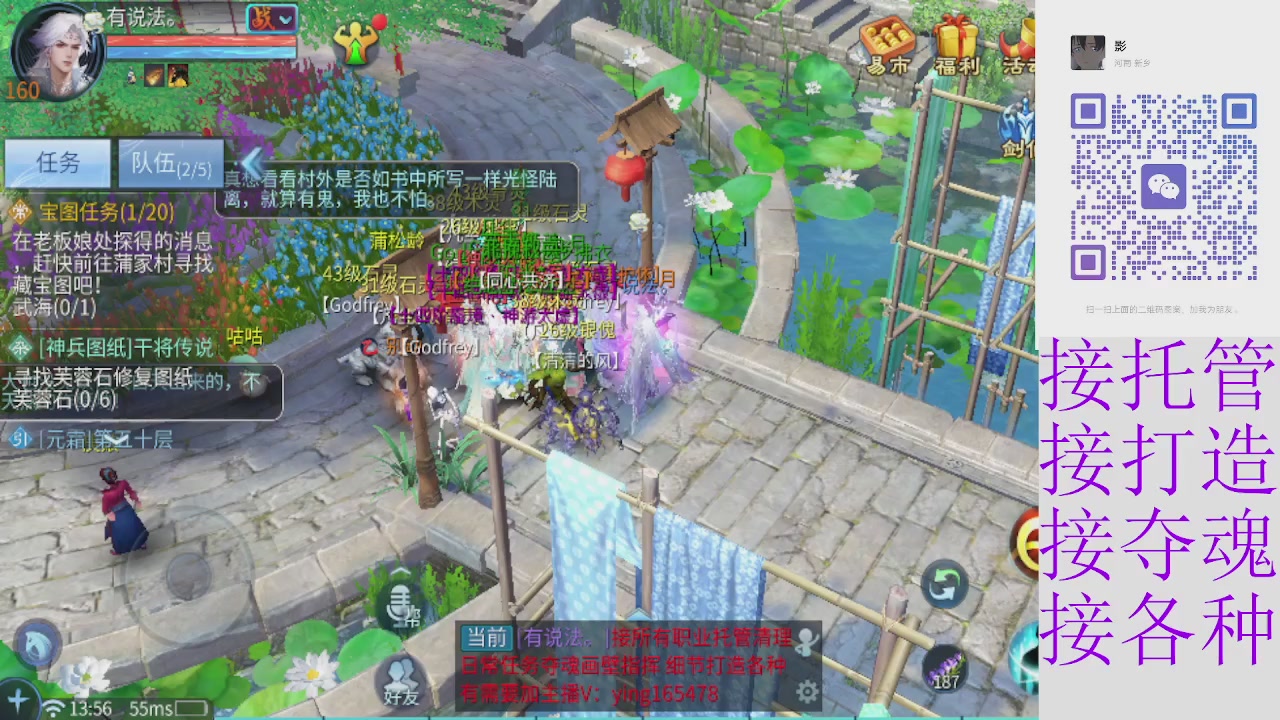Switch to the 队伍(2/5) tab
Screen dimensions: 1280x720
170,163
